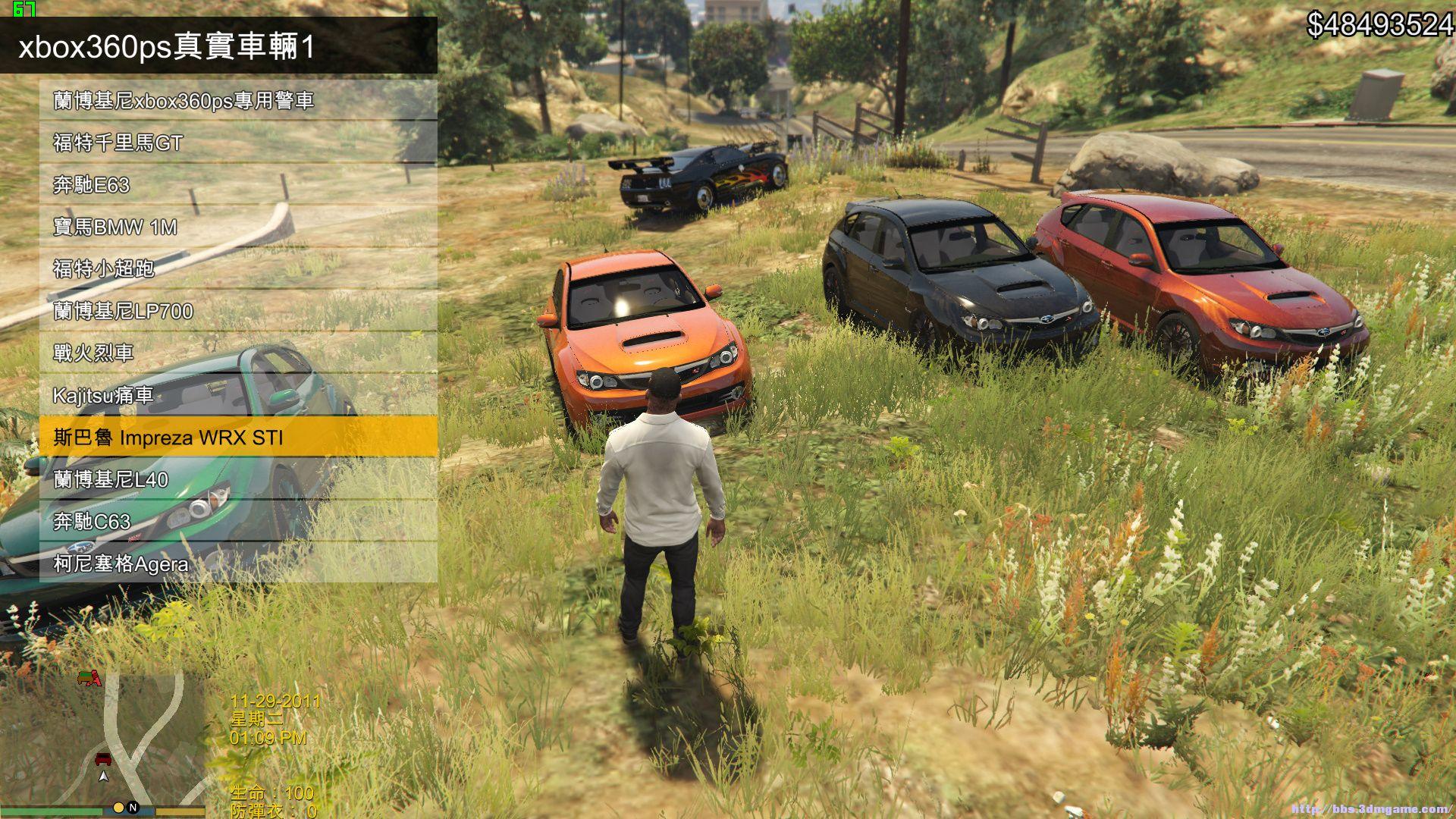Screen dimensions: 1456x819
Task: Choose 柯尼塞格Agera menu option
Action: [x=238, y=563]
